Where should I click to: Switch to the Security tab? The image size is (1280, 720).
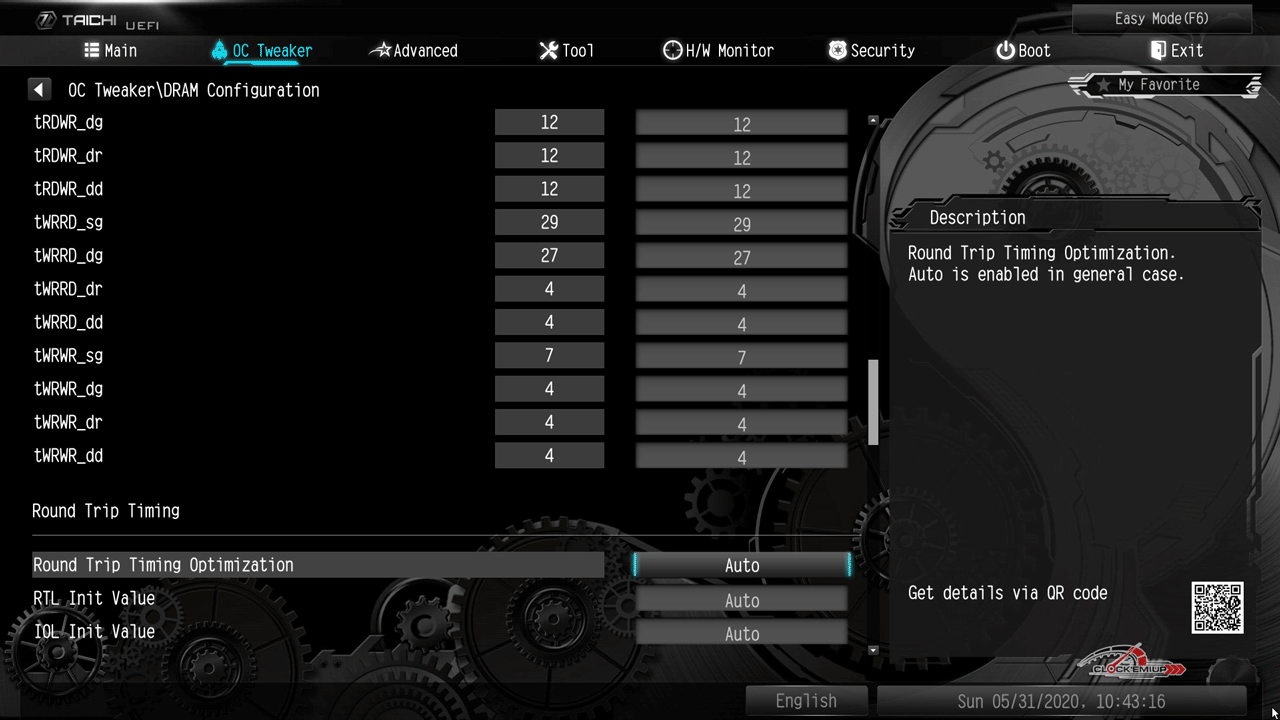871,51
